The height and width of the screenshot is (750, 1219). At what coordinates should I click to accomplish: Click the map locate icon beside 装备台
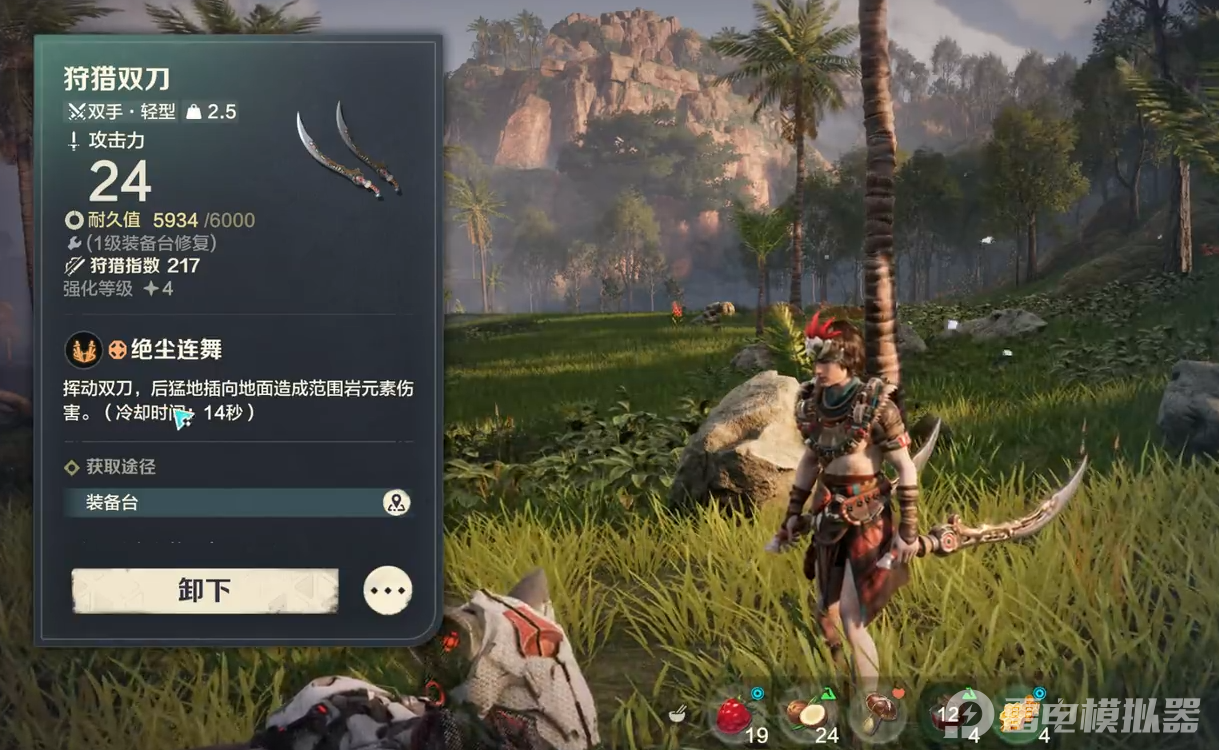396,502
